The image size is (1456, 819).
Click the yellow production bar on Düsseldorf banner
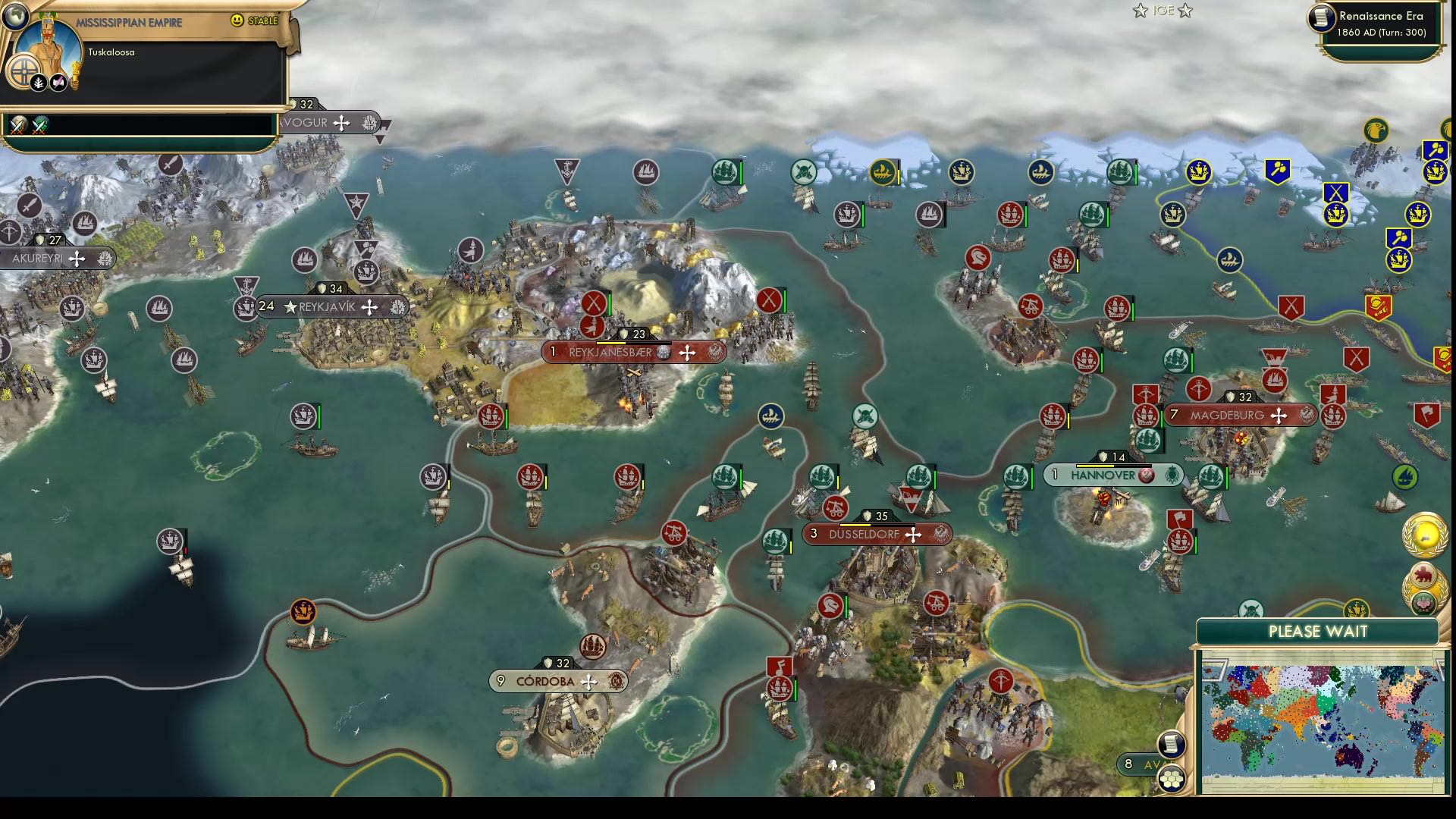[855, 525]
